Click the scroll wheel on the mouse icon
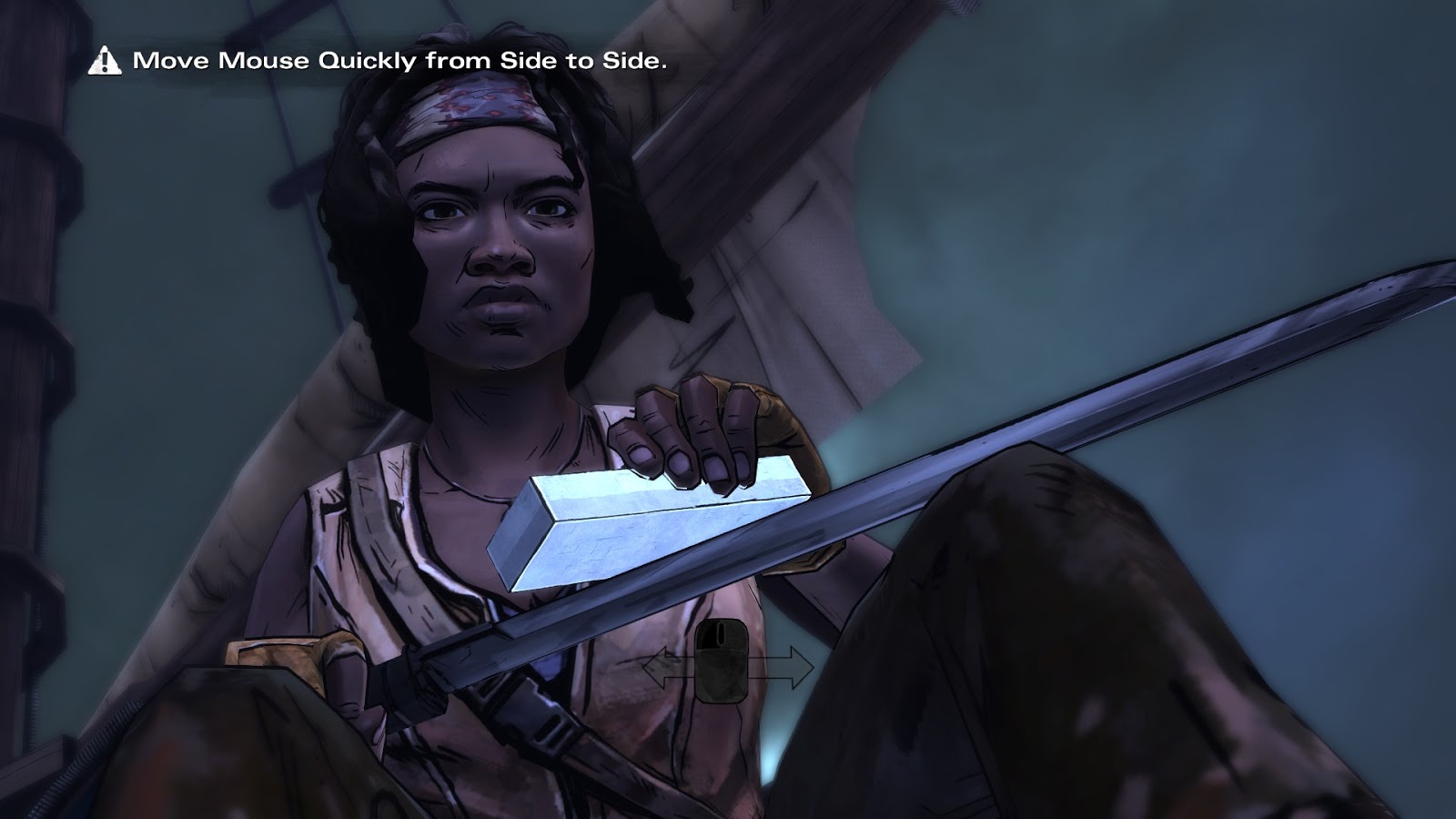 721,633
